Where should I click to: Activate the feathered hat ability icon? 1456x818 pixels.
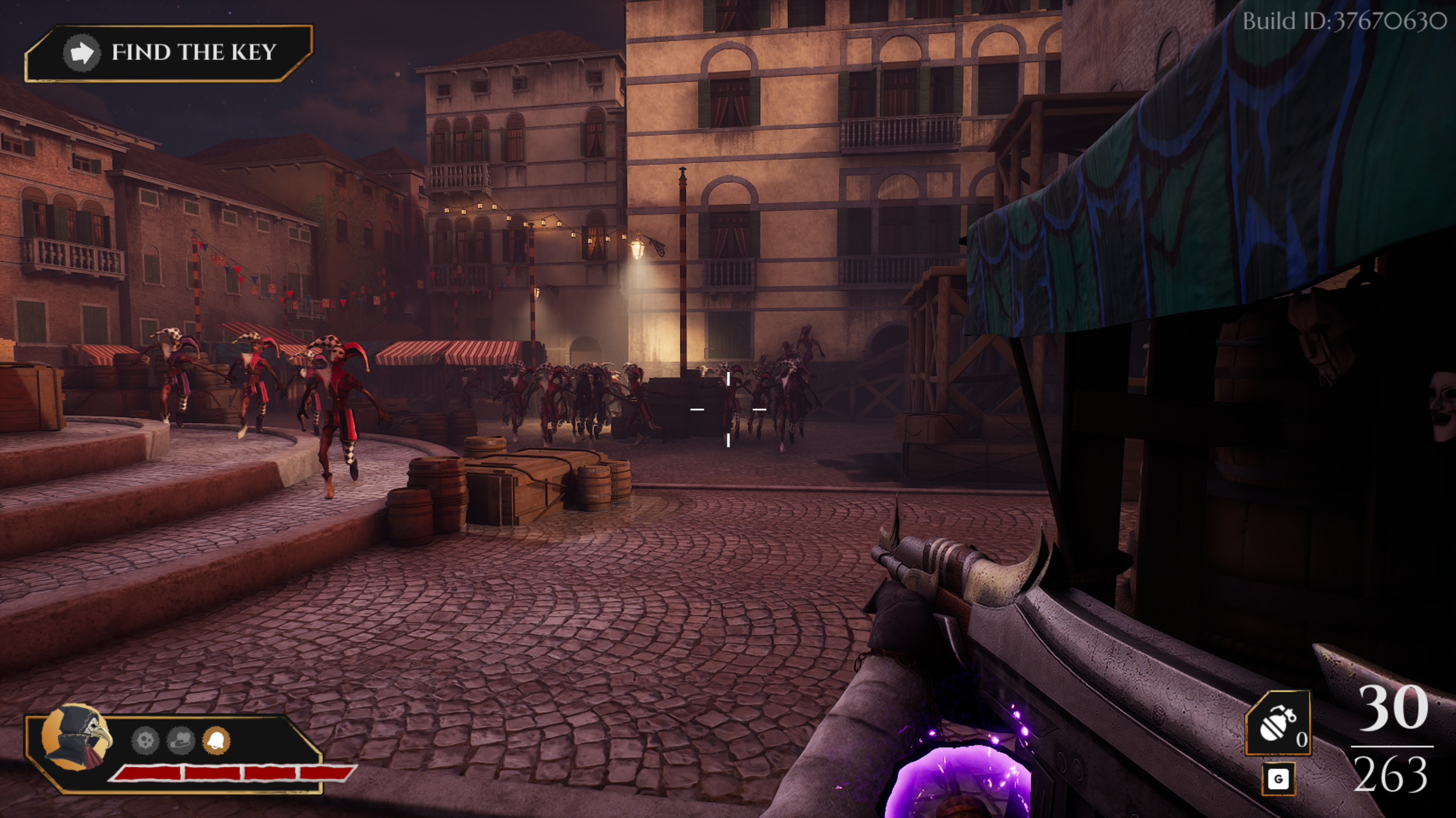pos(181,741)
